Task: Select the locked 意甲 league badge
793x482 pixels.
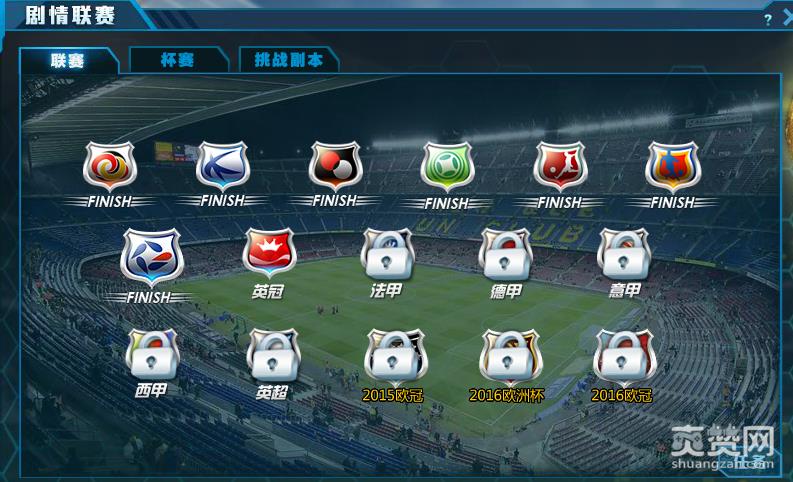Action: (624, 256)
